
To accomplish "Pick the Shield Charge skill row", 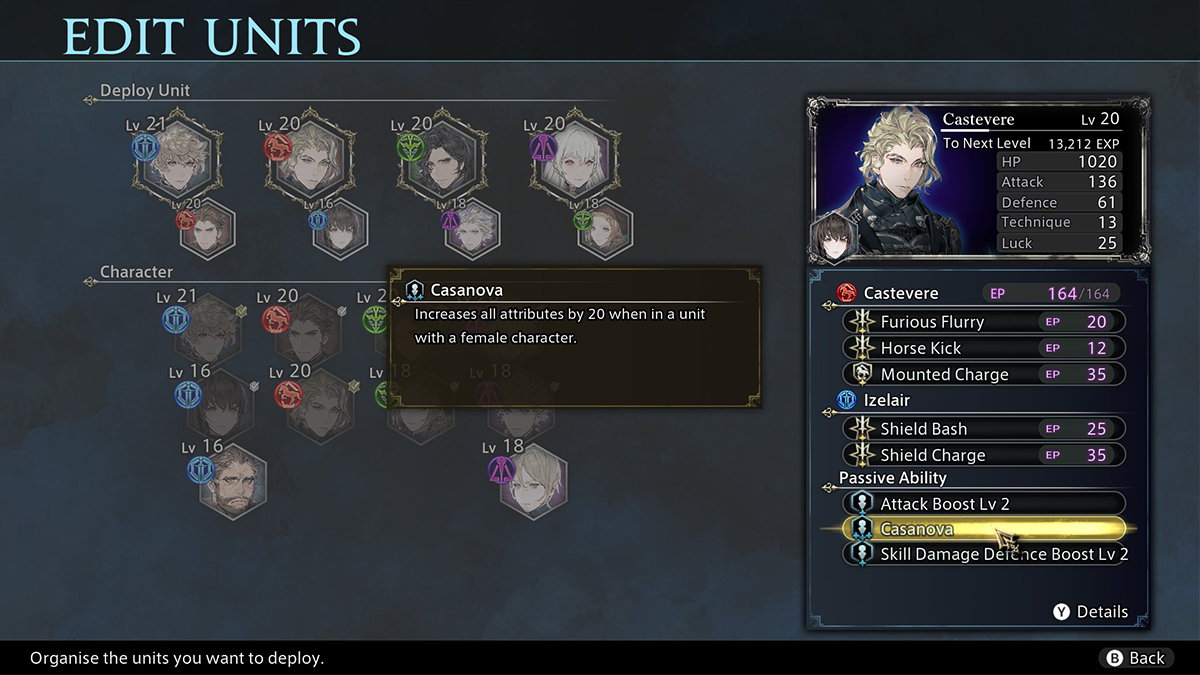I will (x=984, y=455).
